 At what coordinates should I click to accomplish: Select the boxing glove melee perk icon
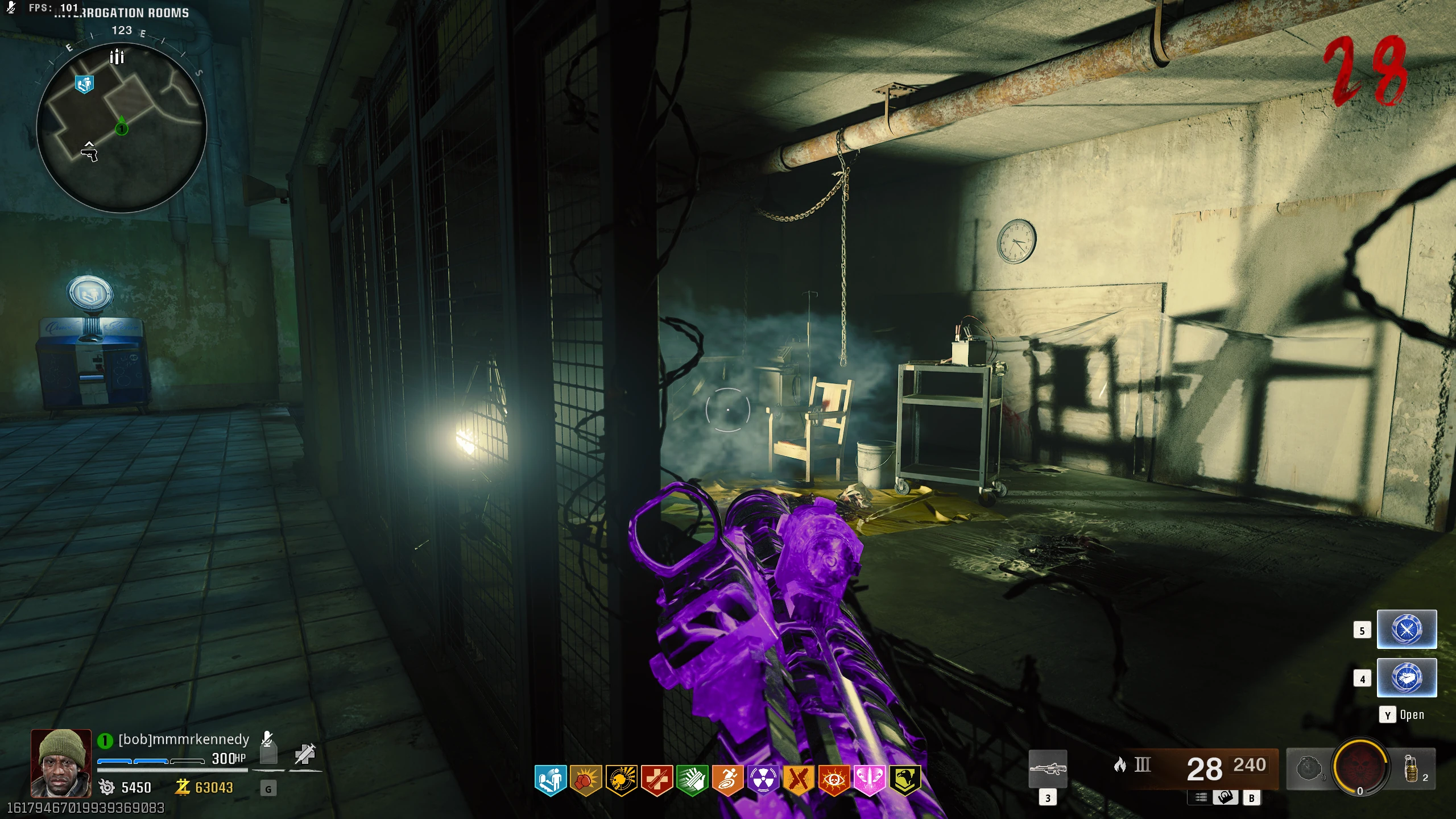[x=585, y=780]
